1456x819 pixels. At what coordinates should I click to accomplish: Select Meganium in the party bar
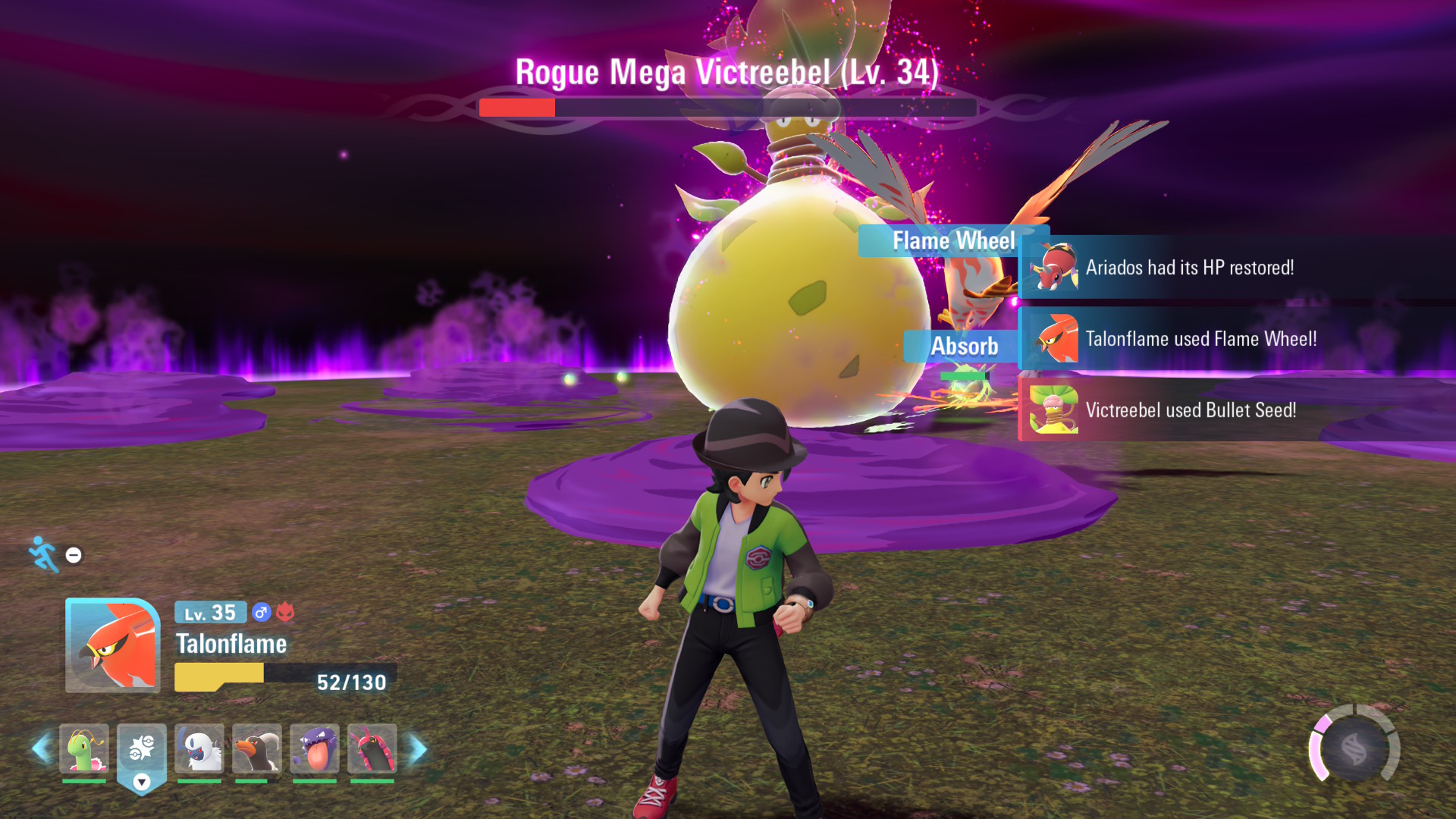(84, 748)
